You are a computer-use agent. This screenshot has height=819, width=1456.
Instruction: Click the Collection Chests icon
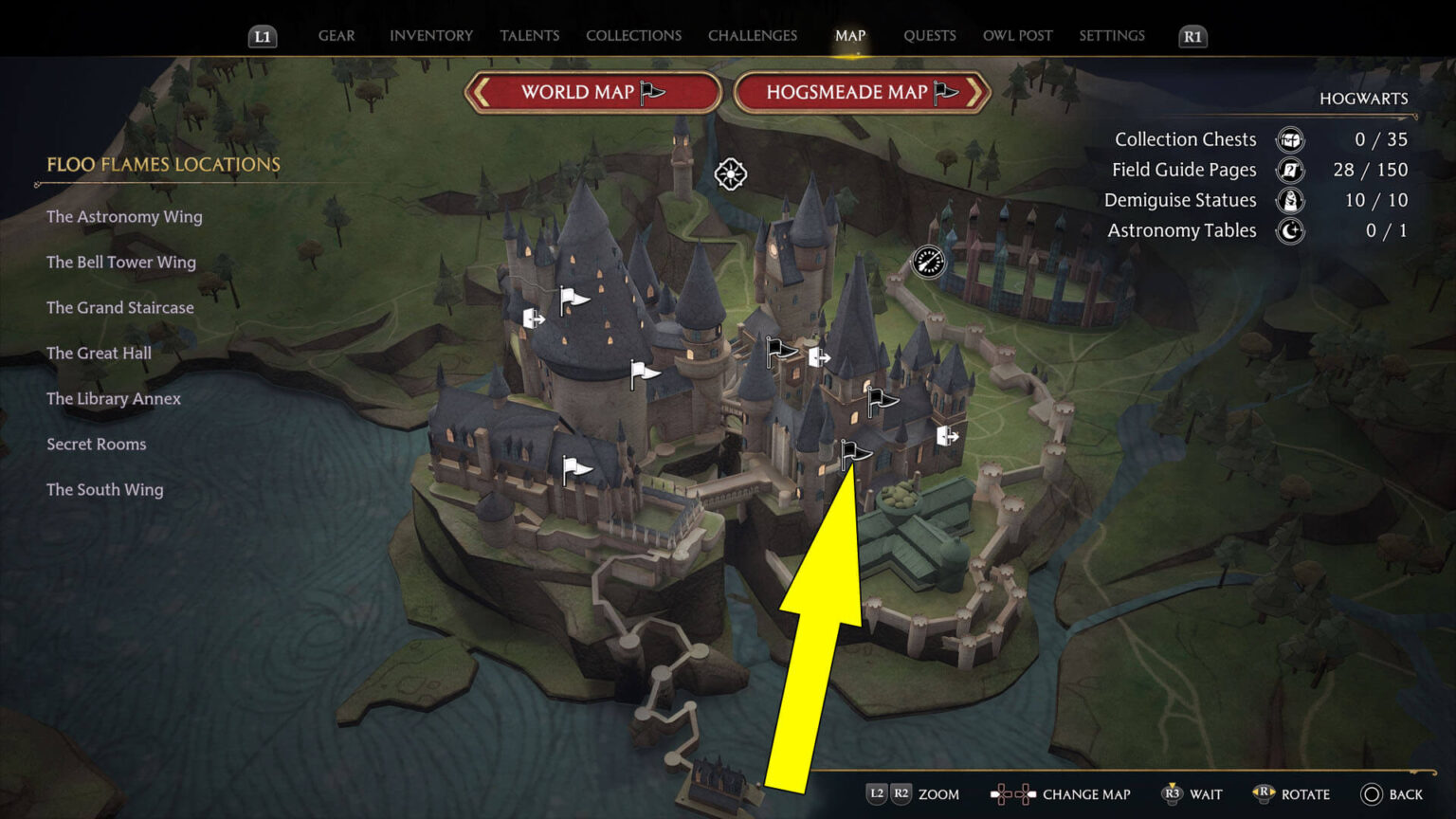click(1289, 139)
